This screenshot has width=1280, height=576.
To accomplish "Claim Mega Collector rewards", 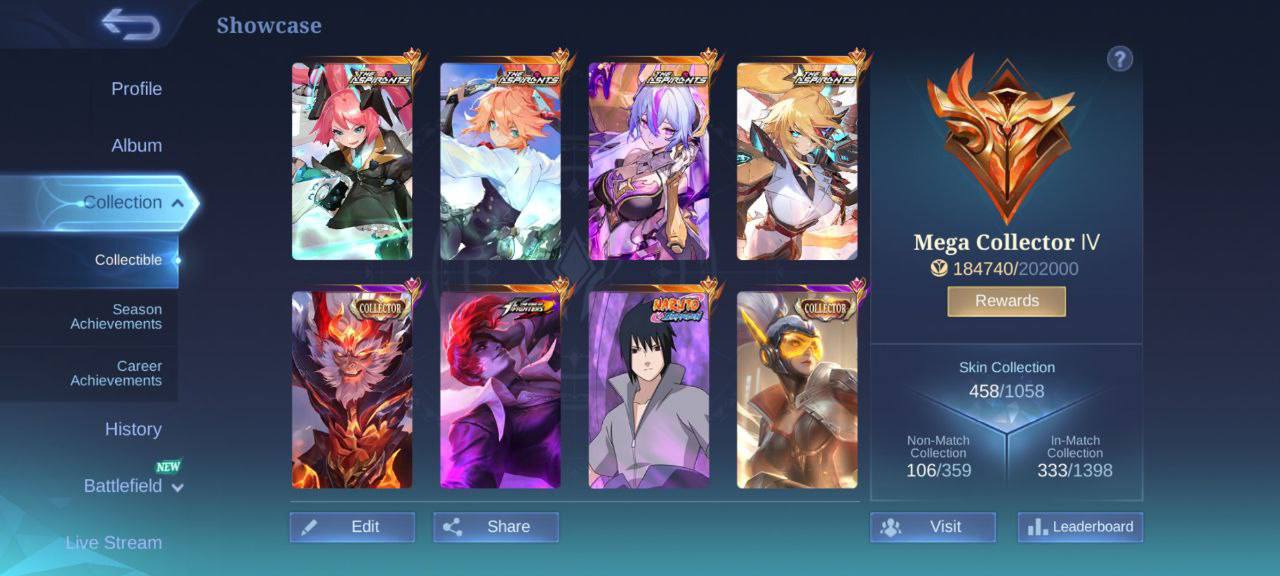I will 1006,301.
